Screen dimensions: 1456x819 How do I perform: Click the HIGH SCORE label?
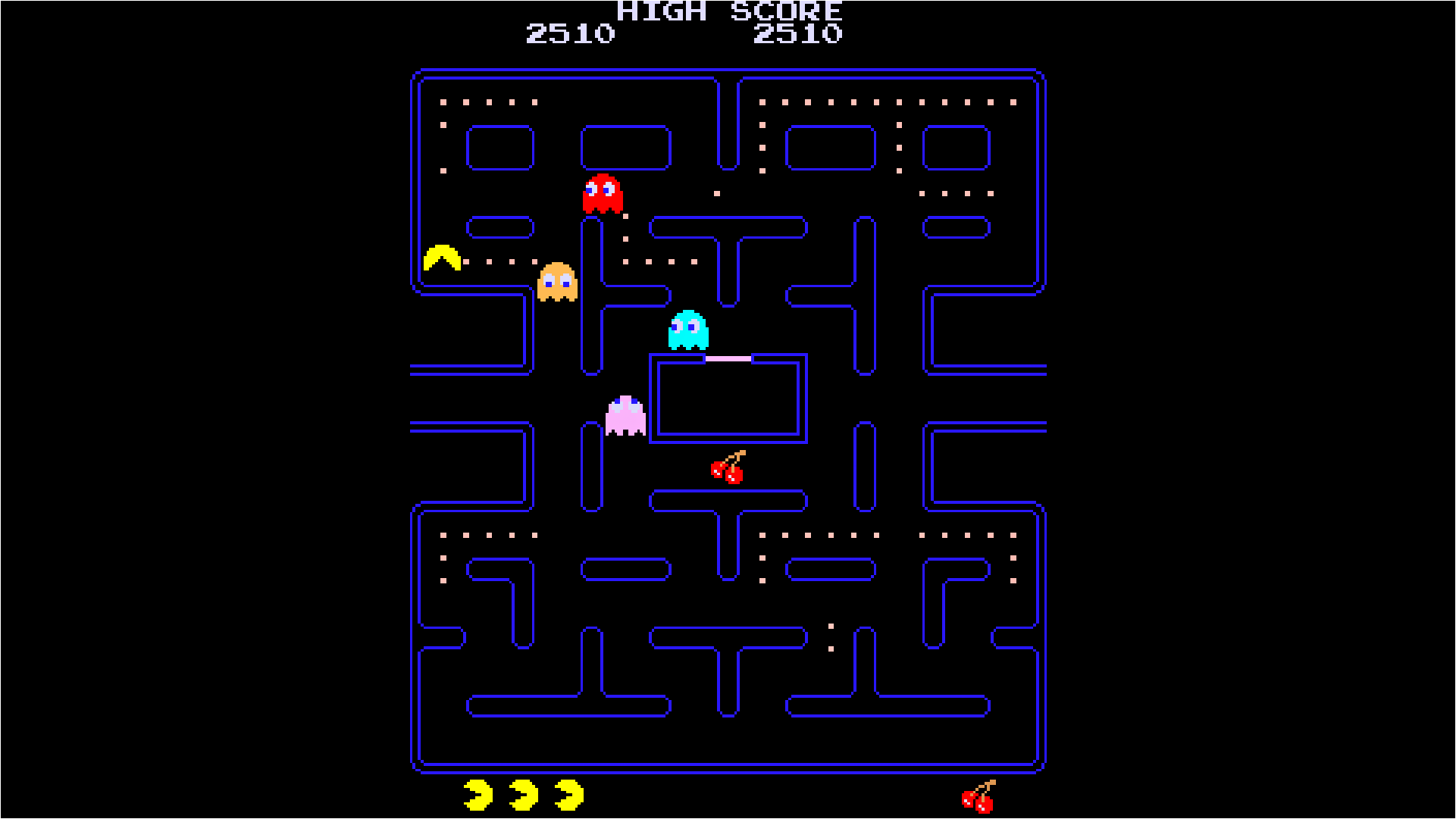coord(728,11)
